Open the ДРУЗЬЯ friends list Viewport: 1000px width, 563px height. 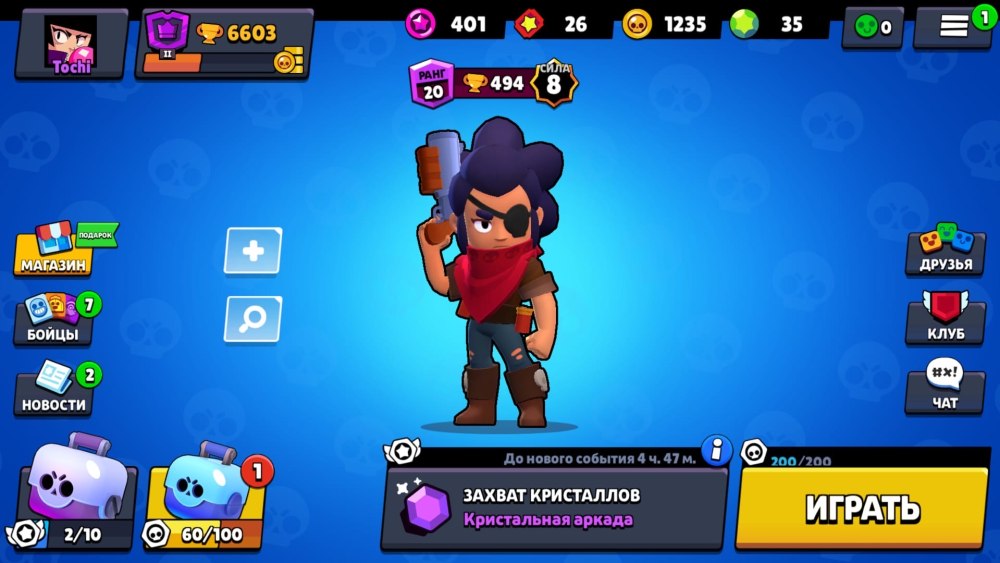(945, 250)
